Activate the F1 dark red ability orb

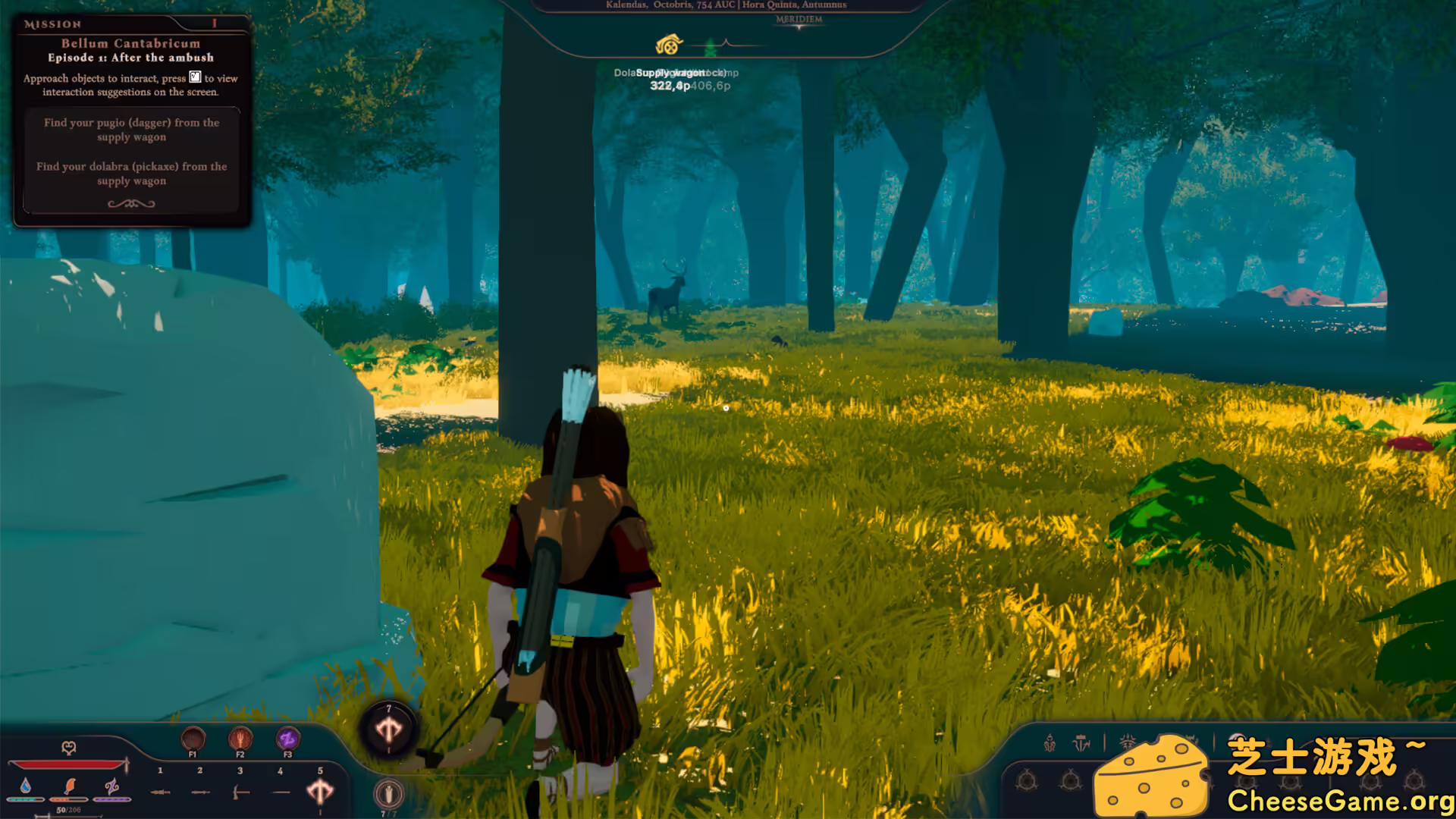[193, 738]
